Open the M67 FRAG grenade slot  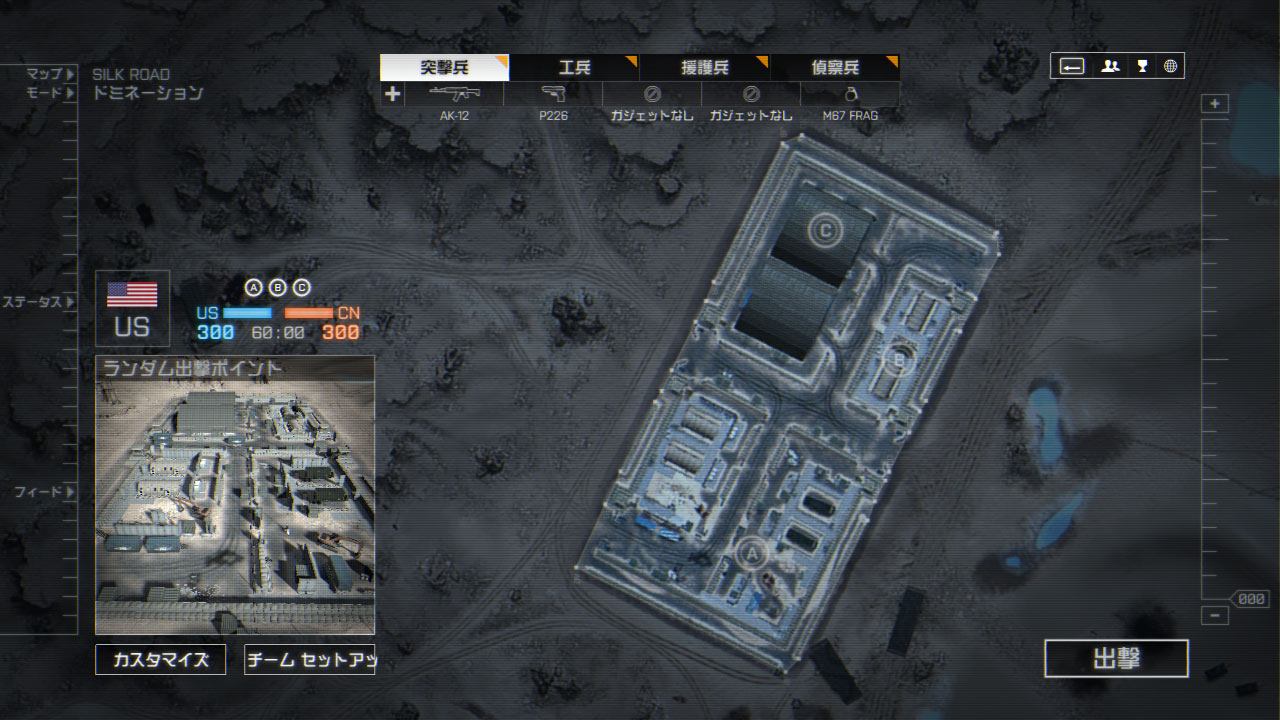(850, 101)
